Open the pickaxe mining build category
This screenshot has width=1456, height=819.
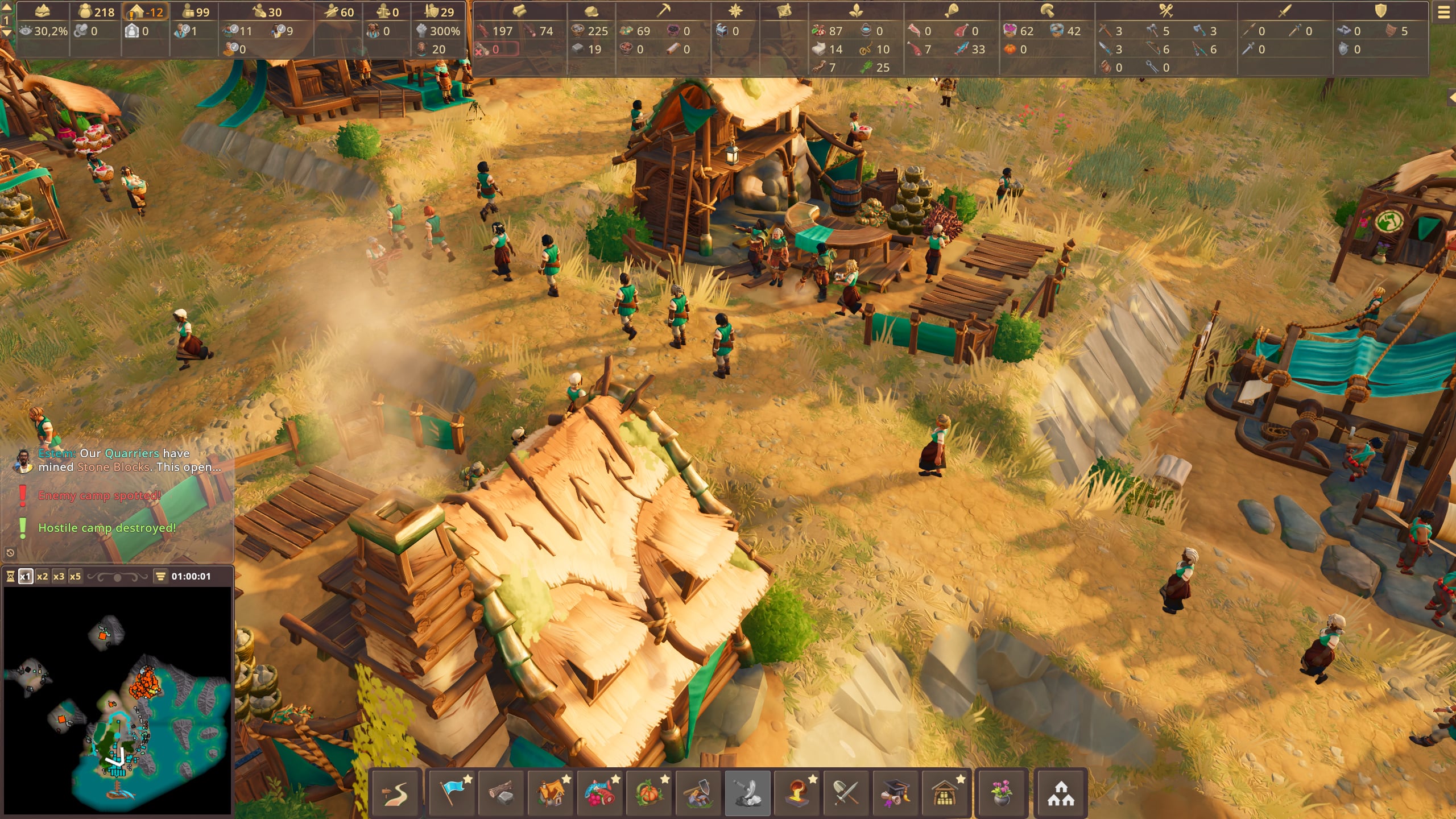point(698,793)
